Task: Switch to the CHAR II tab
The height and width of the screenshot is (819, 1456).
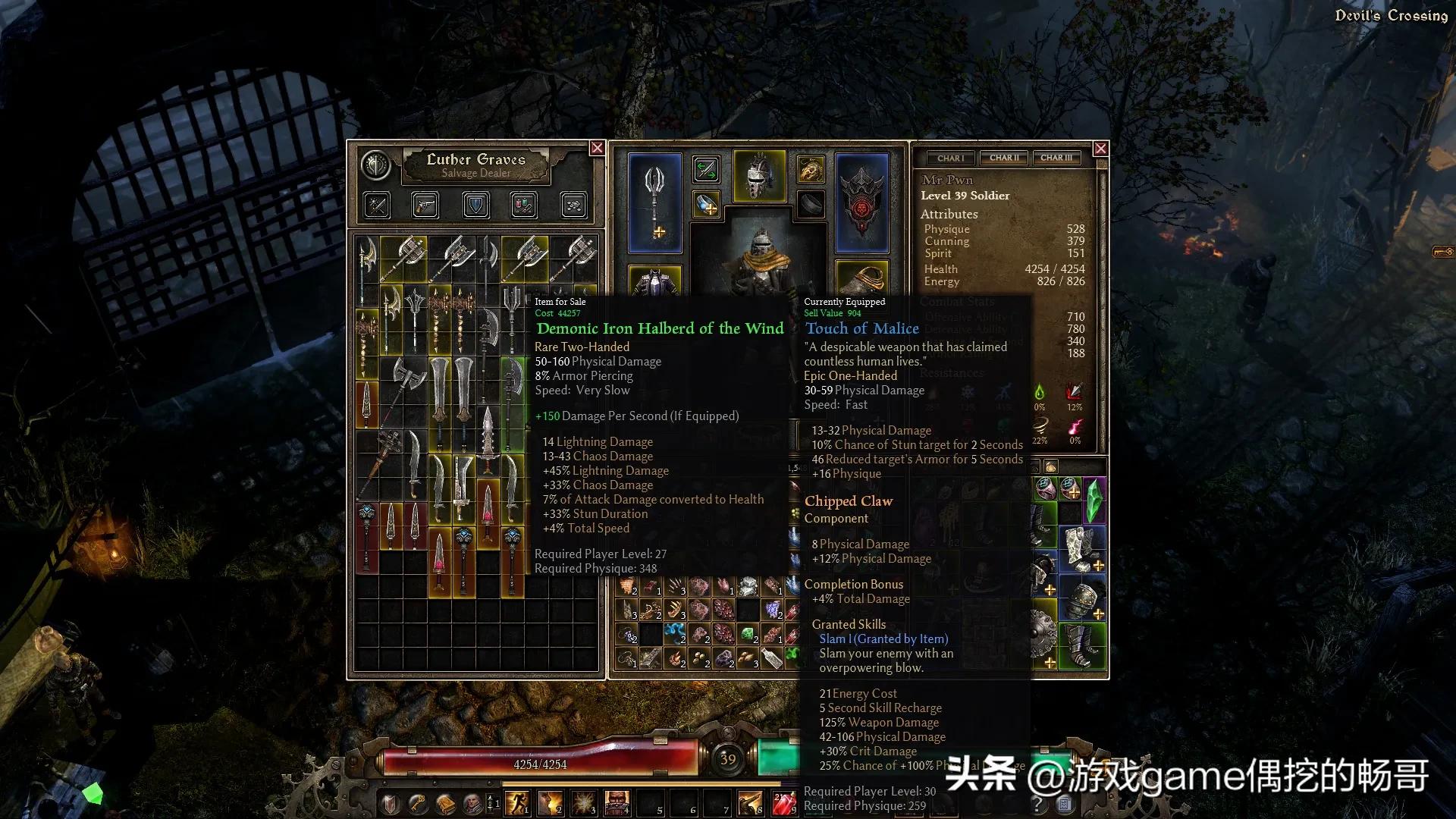Action: (1003, 158)
